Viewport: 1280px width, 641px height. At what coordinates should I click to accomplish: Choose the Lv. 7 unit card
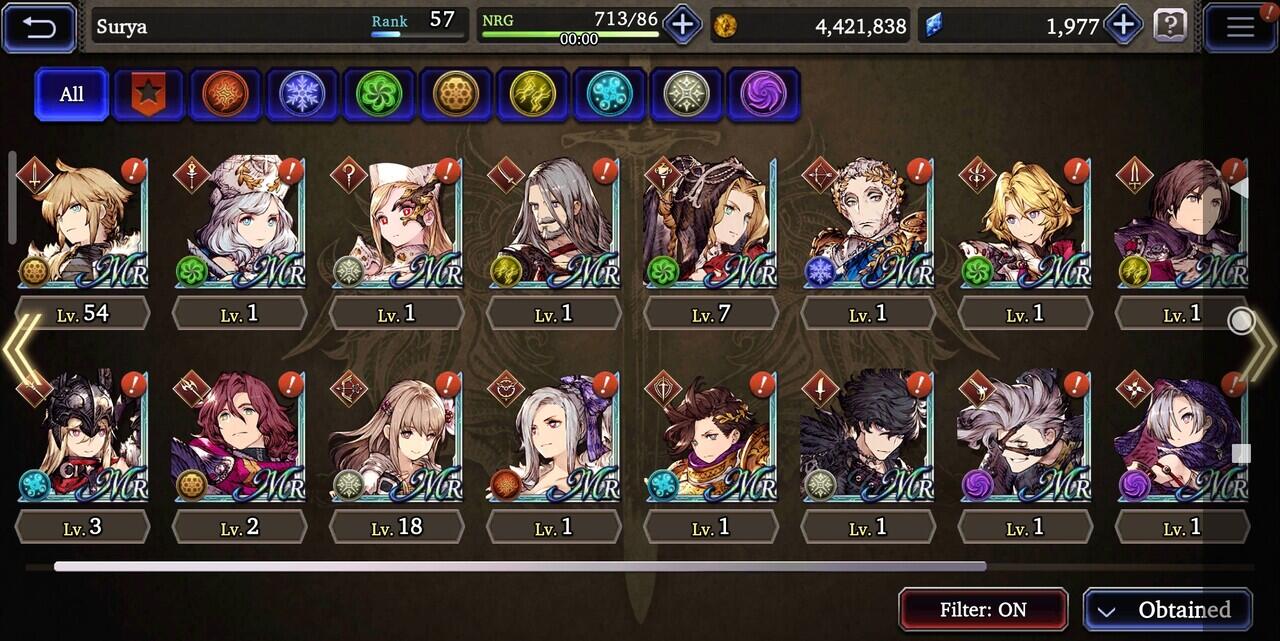tap(710, 223)
